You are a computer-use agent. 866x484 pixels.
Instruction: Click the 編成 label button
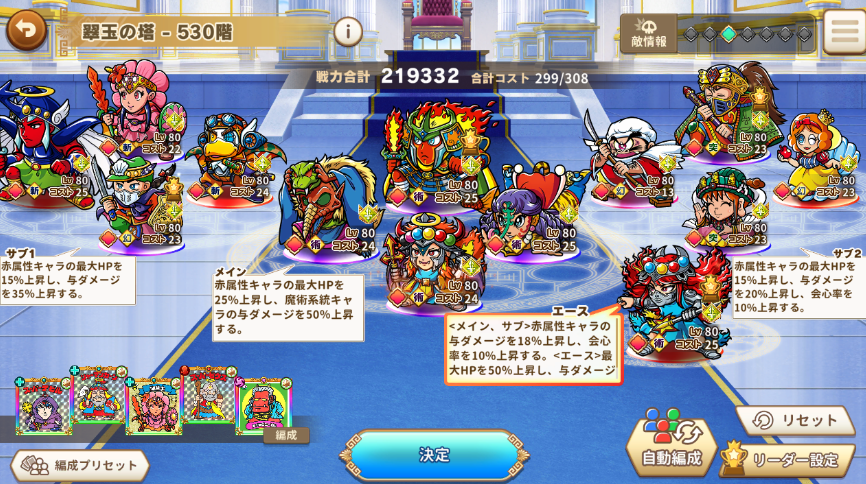tap(286, 435)
